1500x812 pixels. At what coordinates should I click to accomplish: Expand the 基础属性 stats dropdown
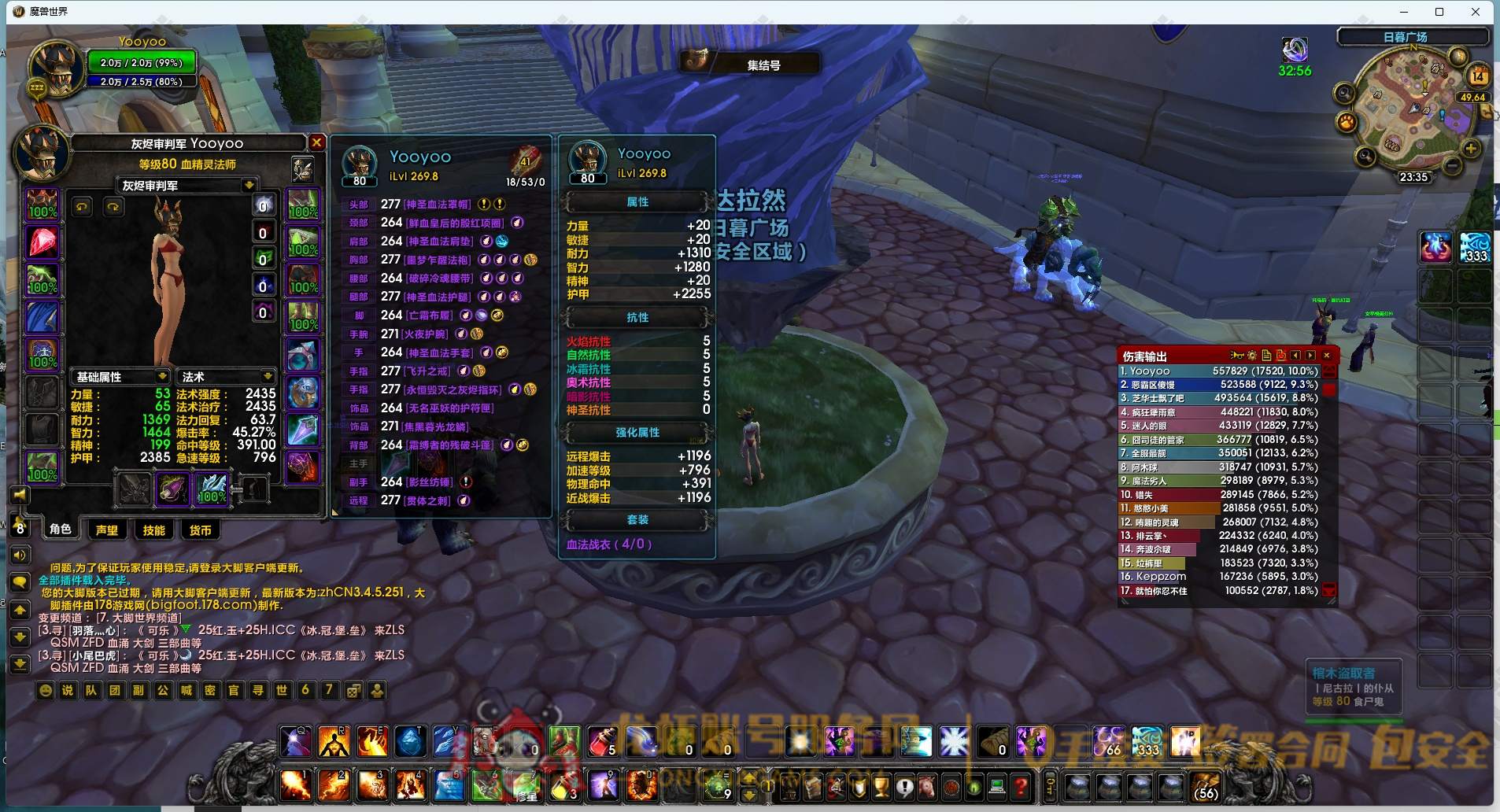pos(161,376)
